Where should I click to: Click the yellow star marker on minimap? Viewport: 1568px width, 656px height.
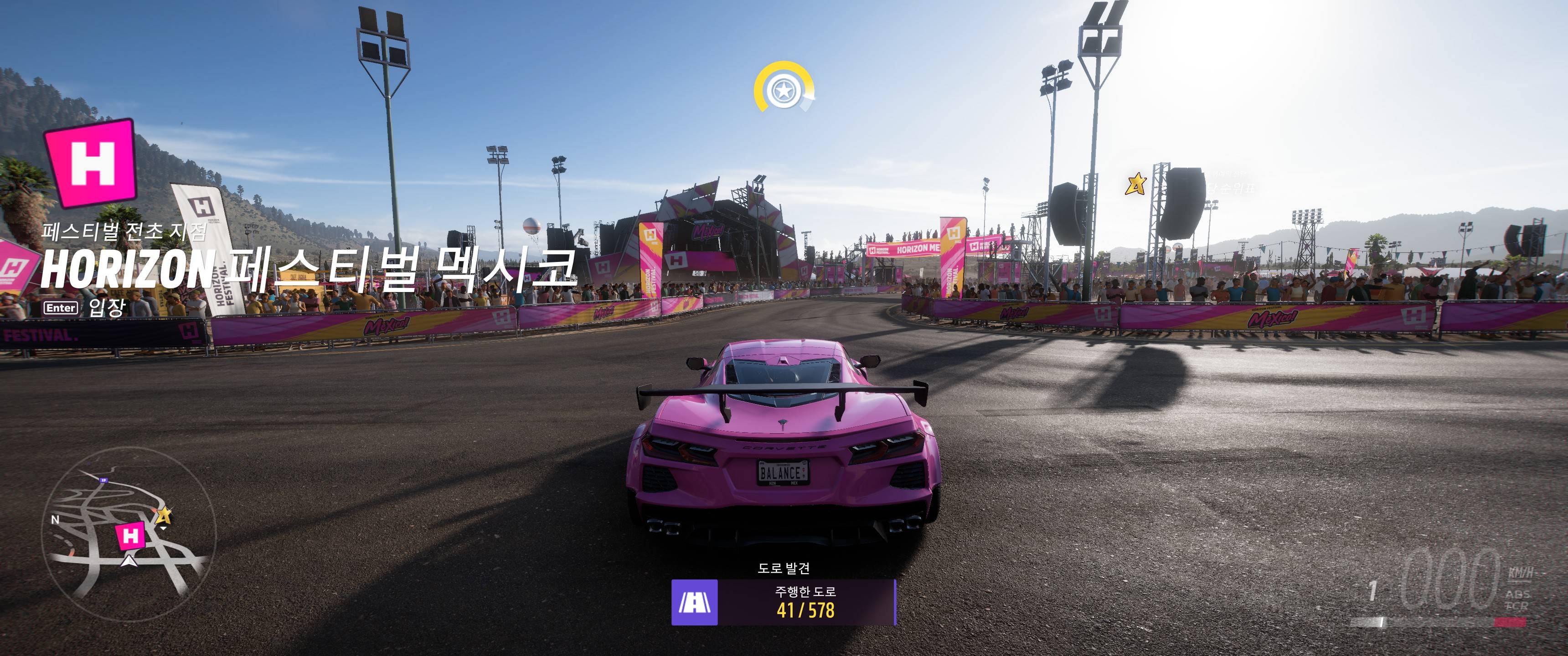click(163, 516)
